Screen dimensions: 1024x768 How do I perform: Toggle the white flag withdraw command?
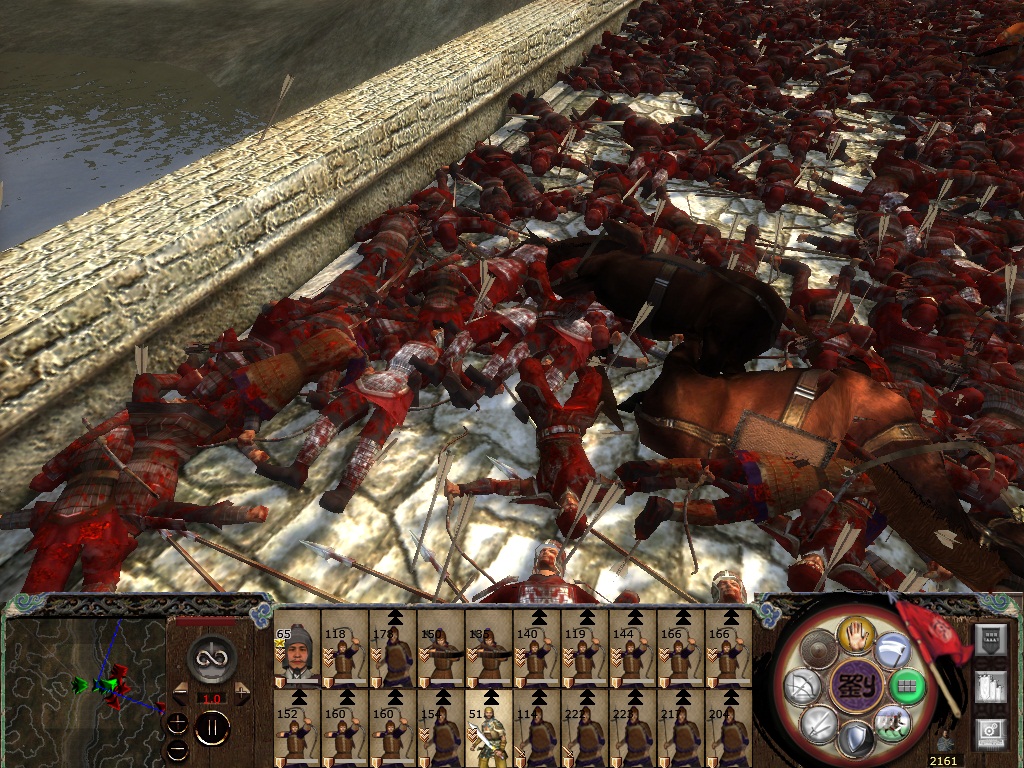click(x=892, y=650)
